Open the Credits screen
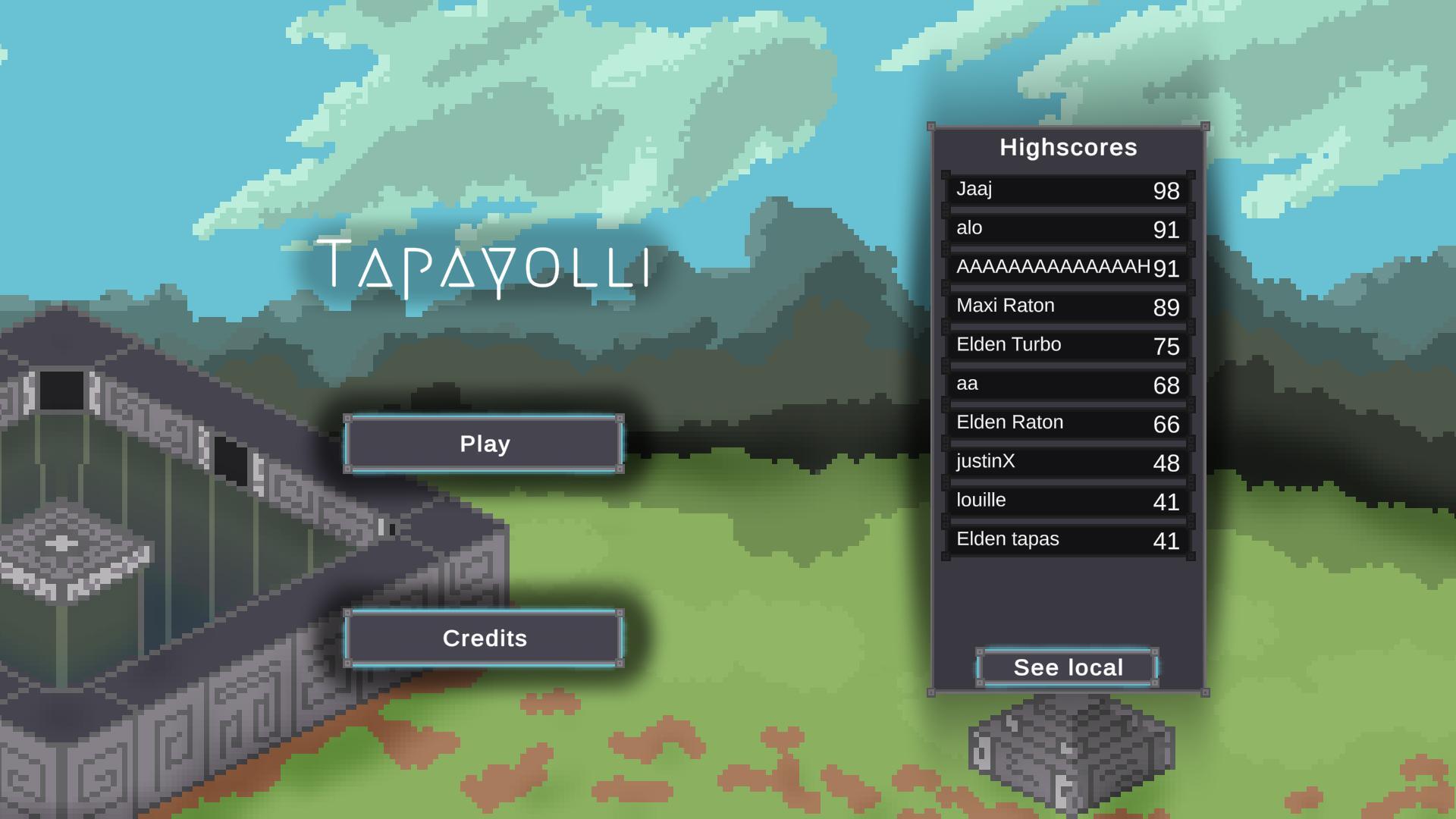The height and width of the screenshot is (819, 1456). (x=483, y=638)
